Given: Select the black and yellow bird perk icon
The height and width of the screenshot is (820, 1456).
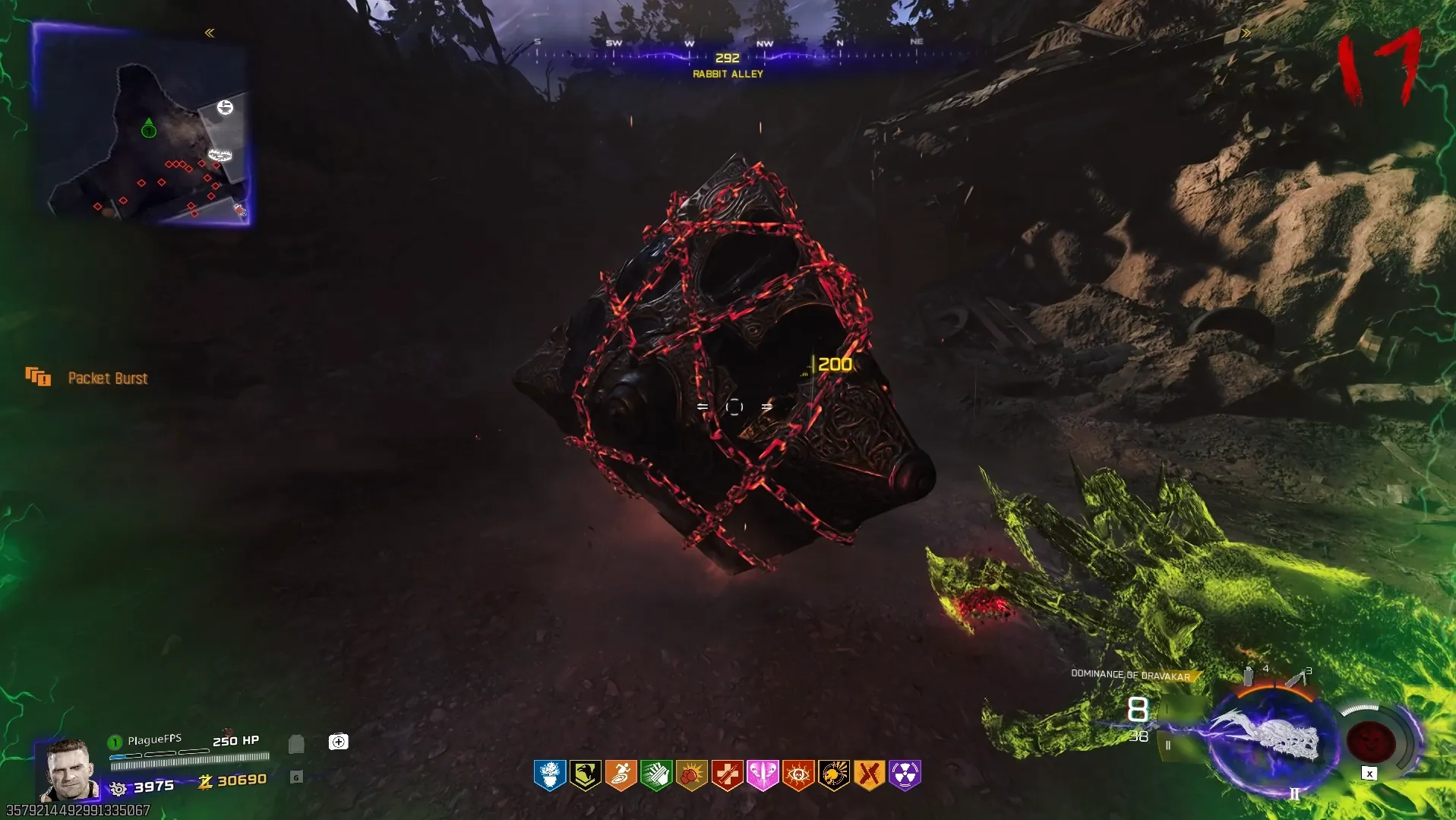Looking at the screenshot, I should tap(585, 775).
